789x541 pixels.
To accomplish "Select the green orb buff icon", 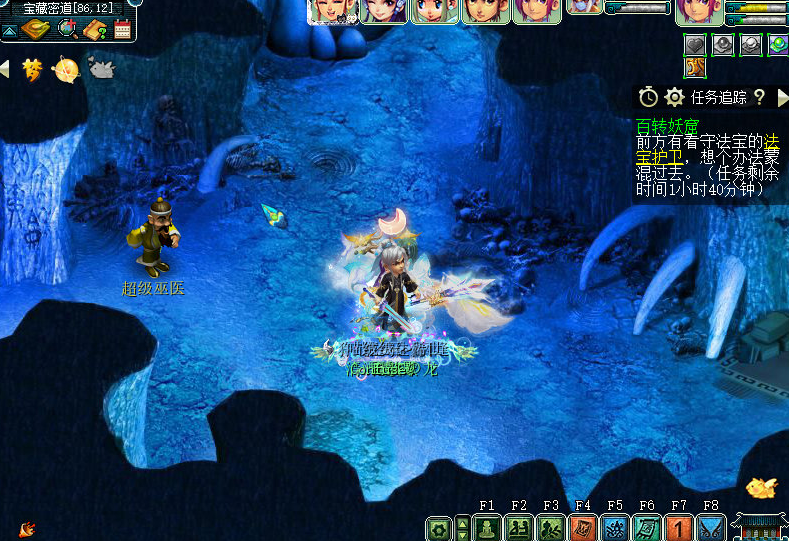I will tap(778, 44).
